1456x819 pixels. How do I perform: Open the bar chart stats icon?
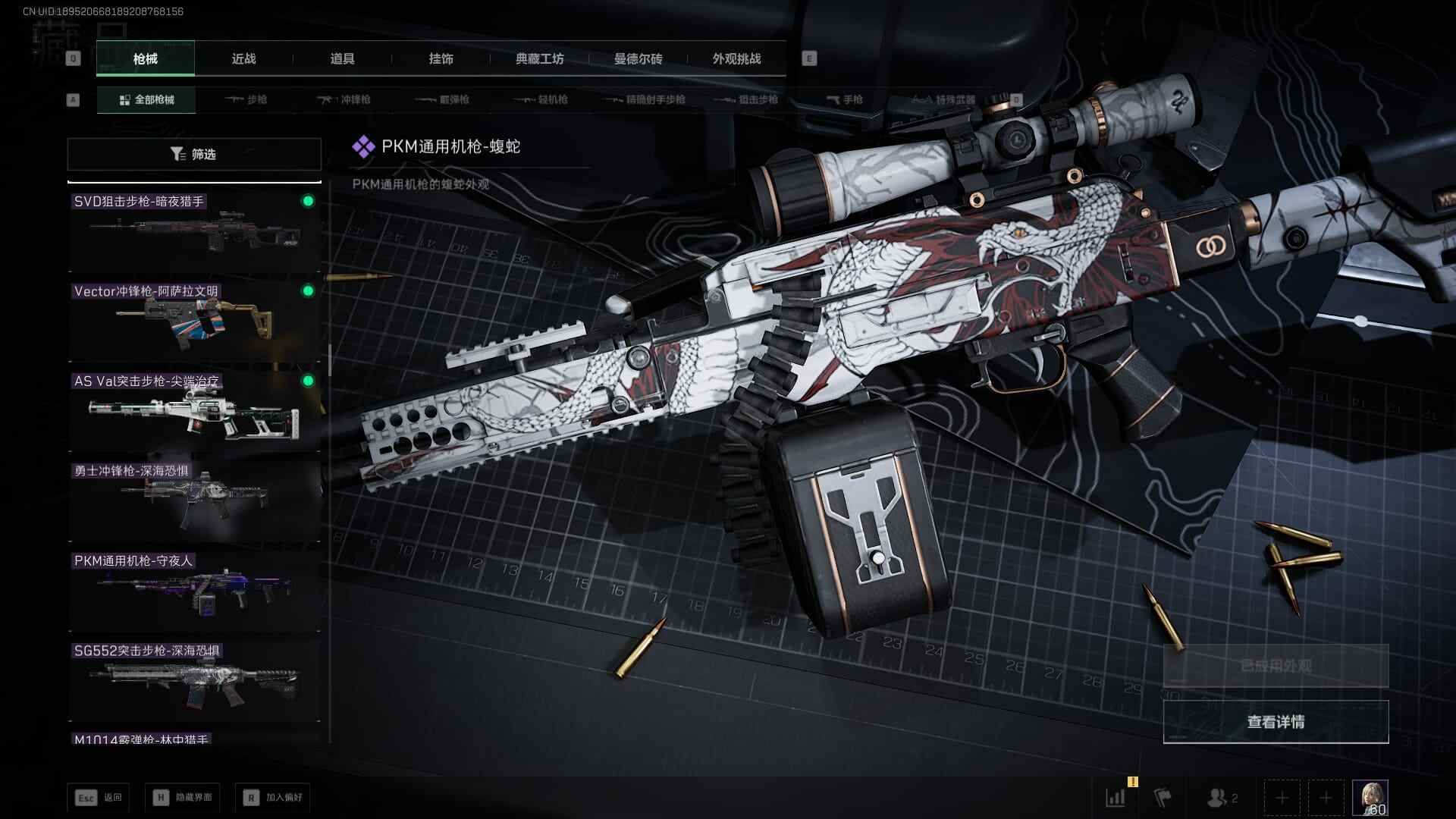pos(1116,798)
